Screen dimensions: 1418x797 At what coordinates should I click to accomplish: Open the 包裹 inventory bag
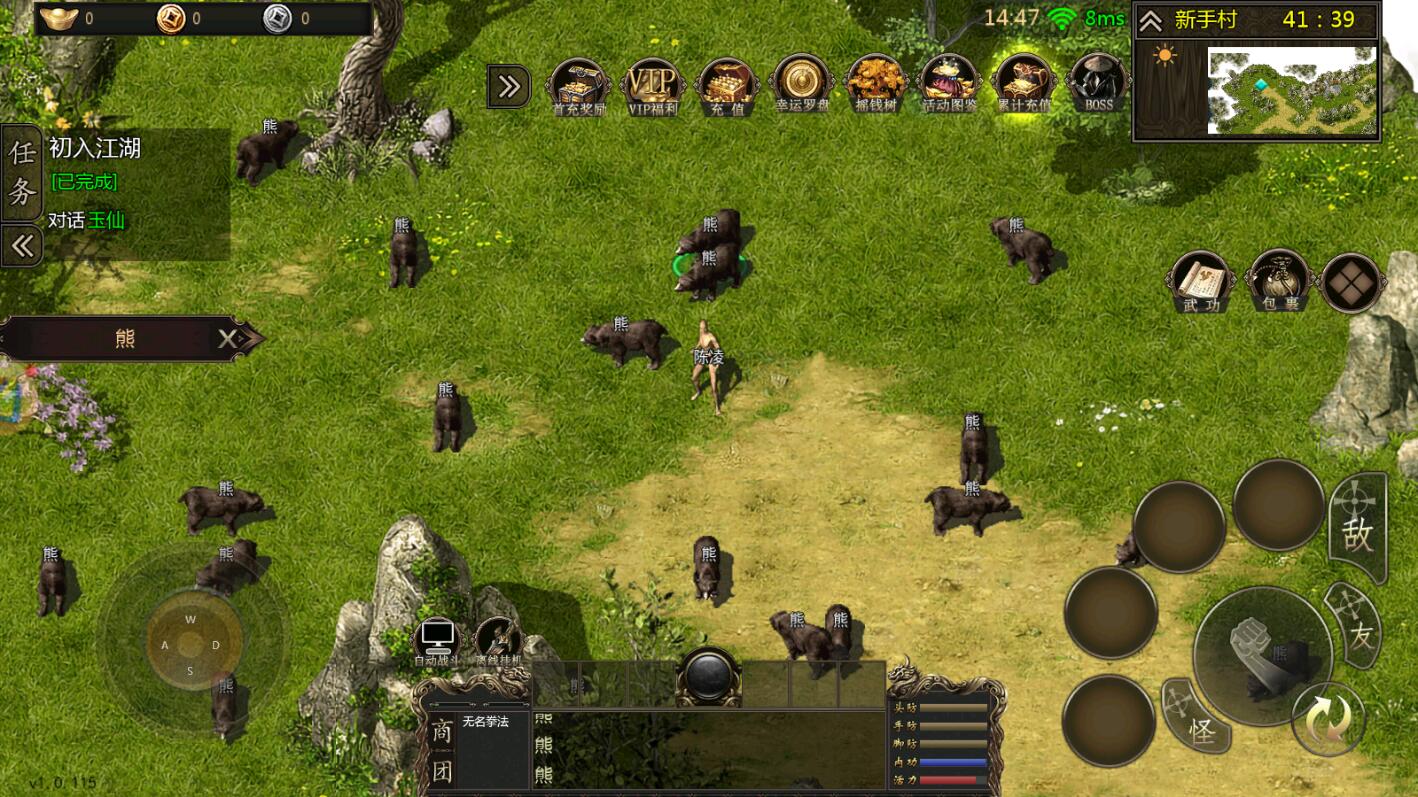click(1278, 283)
